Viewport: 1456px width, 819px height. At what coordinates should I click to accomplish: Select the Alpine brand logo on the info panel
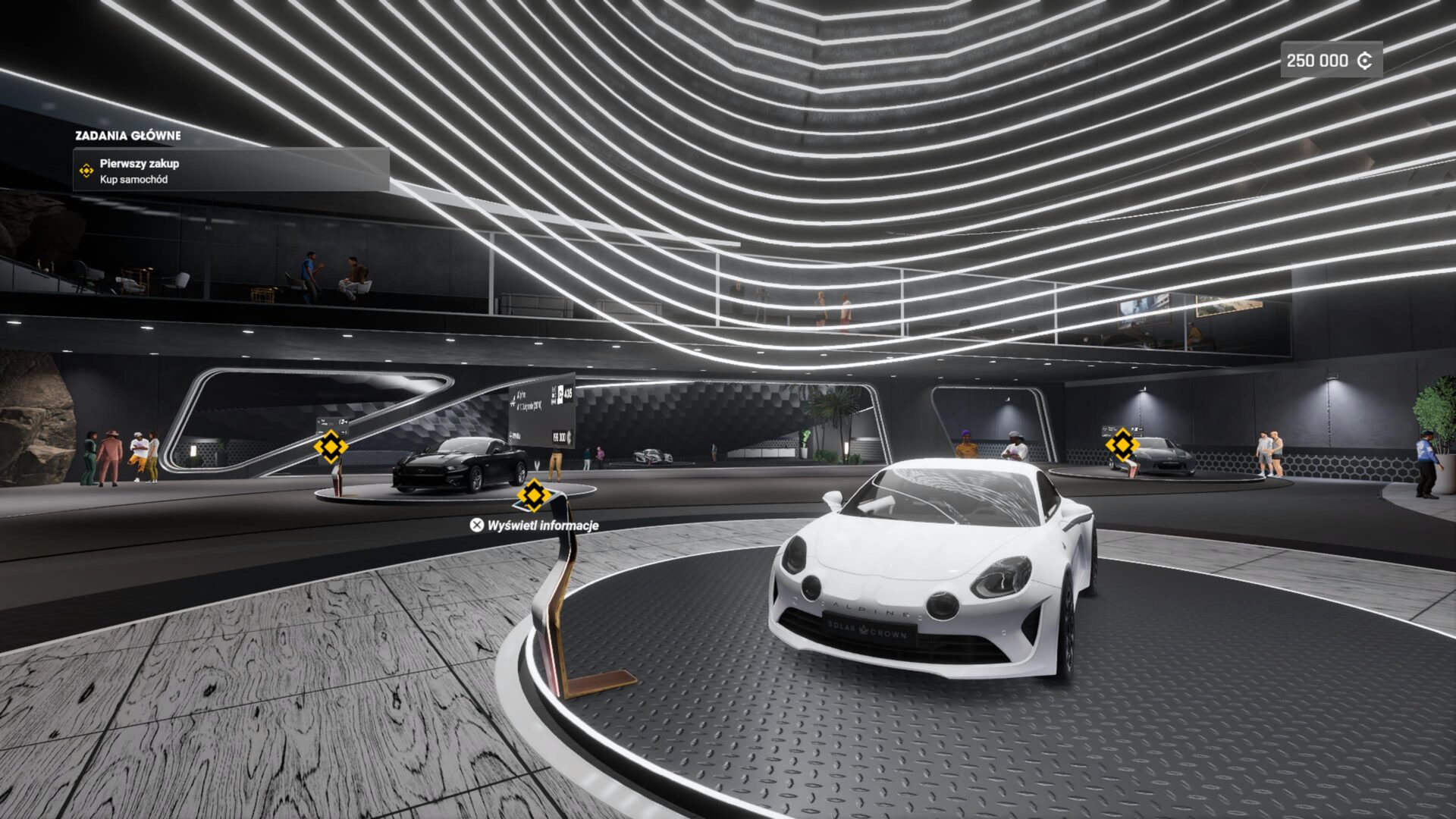(513, 398)
